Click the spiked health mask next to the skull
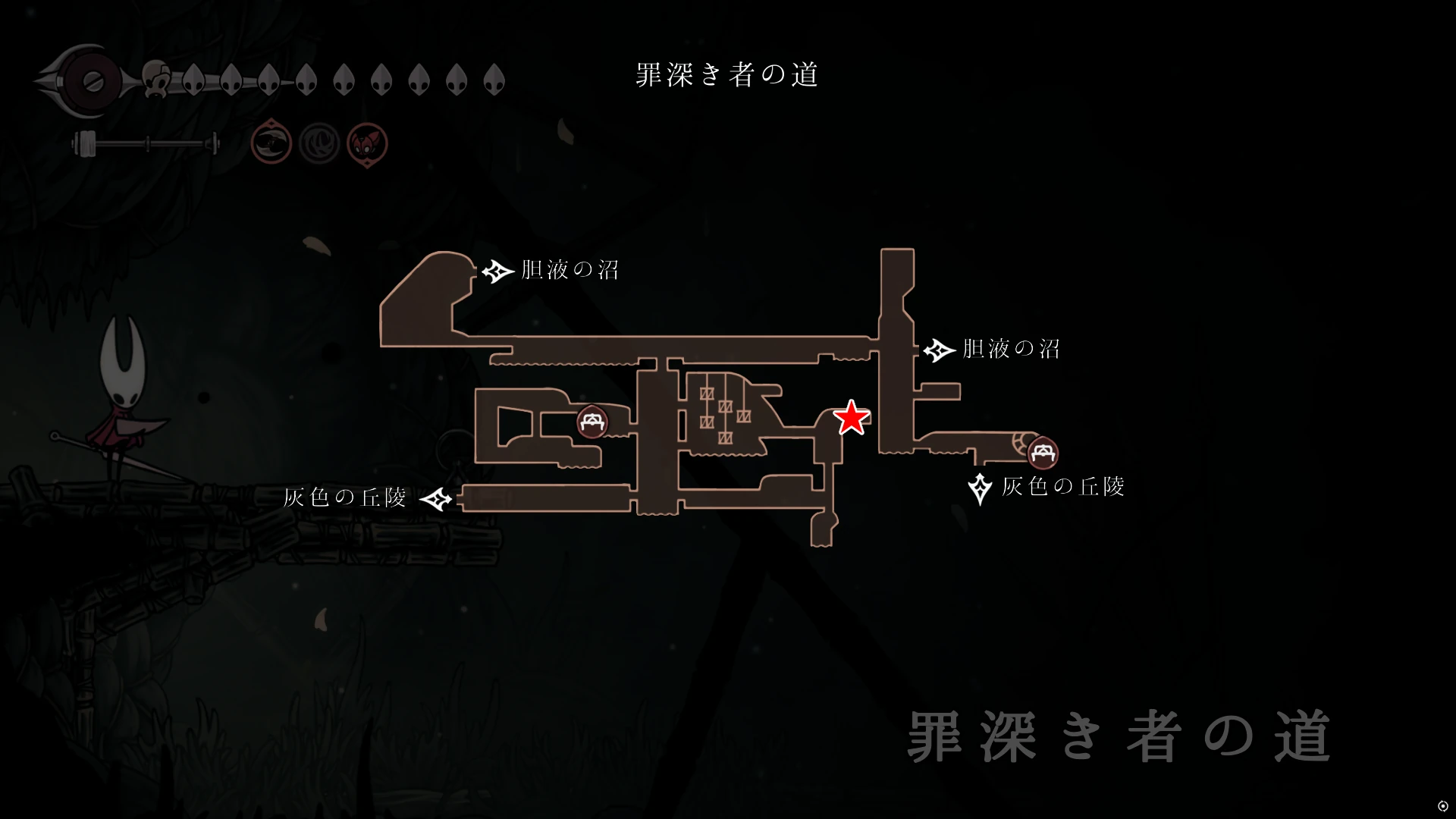This screenshot has height=819, width=1456. (195, 79)
